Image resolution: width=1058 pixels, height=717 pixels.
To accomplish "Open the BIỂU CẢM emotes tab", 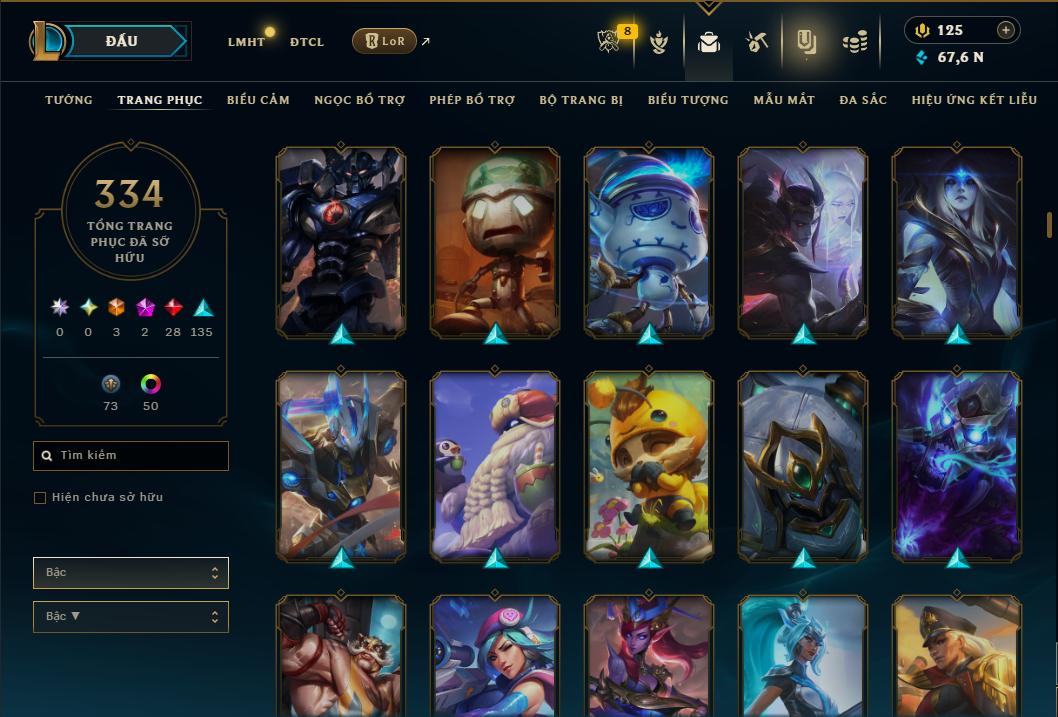I will pos(258,100).
